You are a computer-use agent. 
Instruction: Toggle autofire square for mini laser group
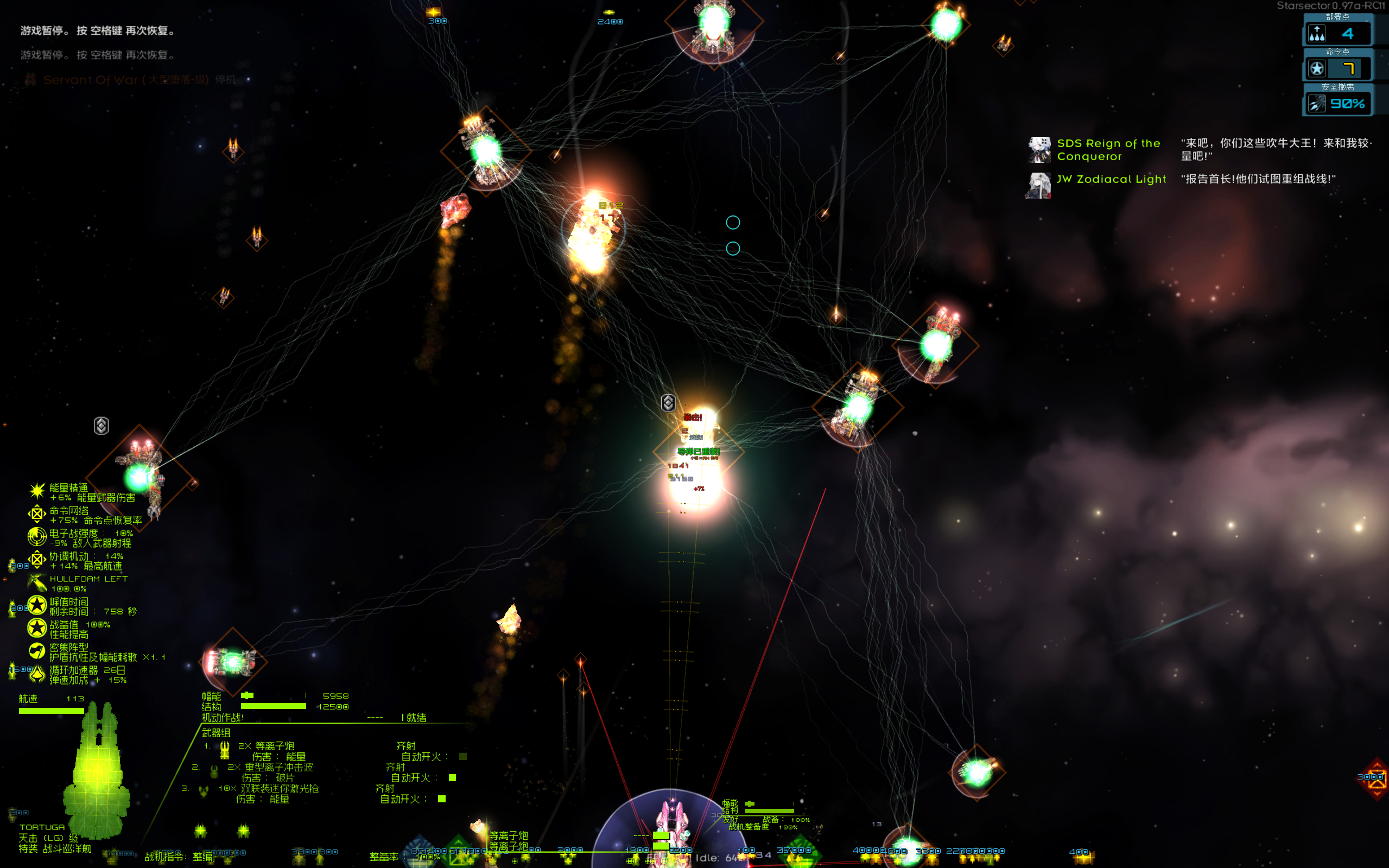point(441,799)
